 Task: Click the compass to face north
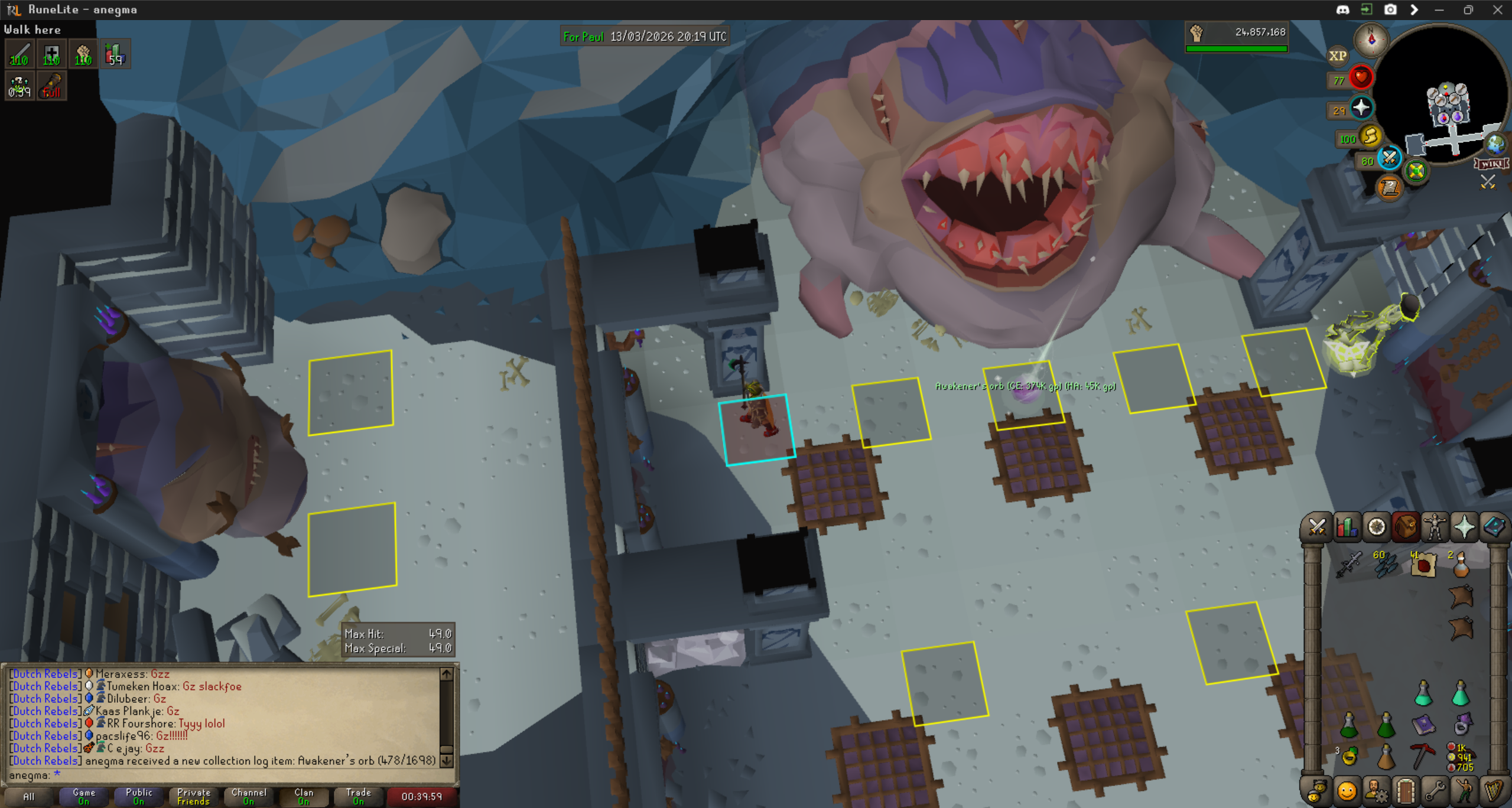tap(1371, 40)
